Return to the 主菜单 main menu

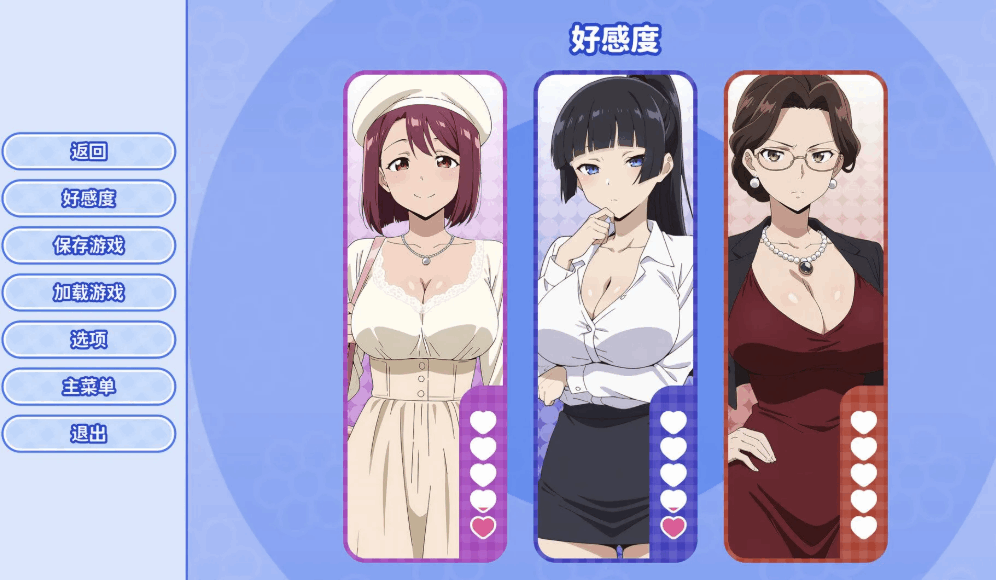coord(89,387)
